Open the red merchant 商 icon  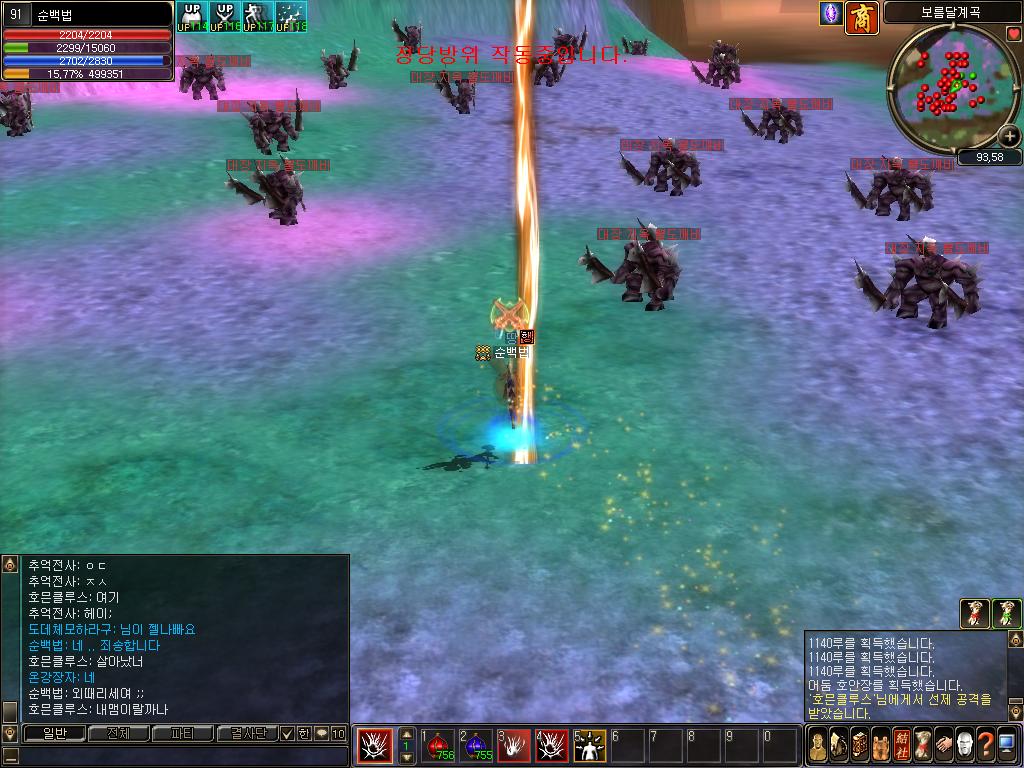tap(862, 17)
